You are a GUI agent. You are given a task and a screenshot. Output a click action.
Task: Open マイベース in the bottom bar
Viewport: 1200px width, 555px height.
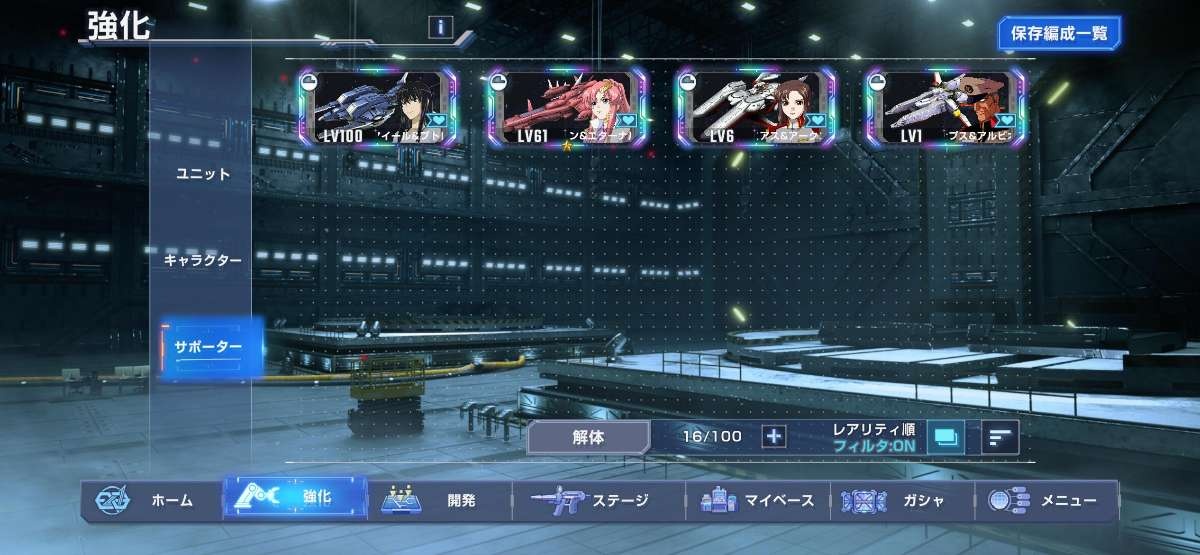pyautogui.click(x=760, y=501)
